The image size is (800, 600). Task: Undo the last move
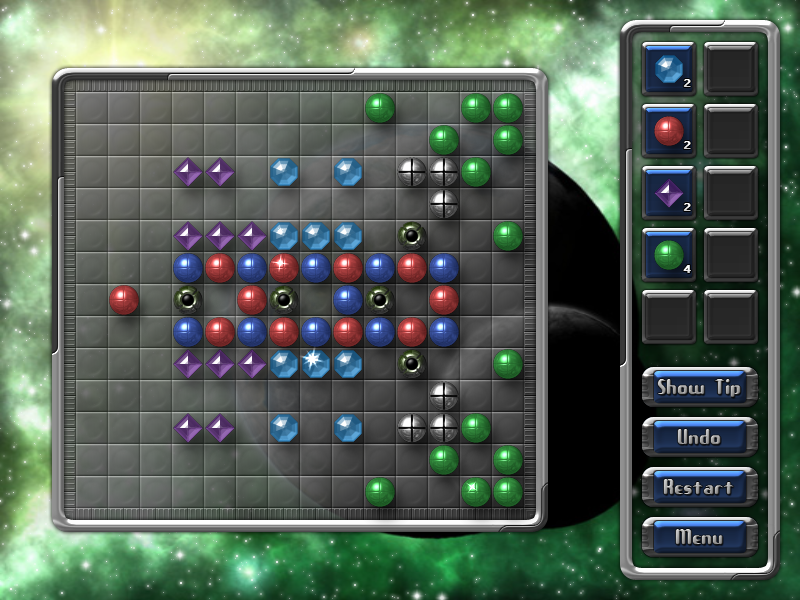click(x=699, y=437)
